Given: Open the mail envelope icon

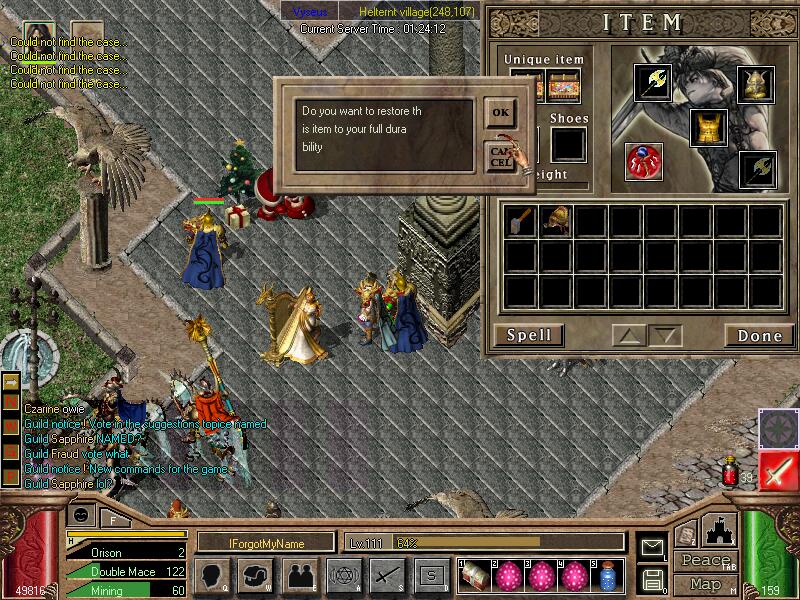Looking at the screenshot, I should [x=652, y=546].
